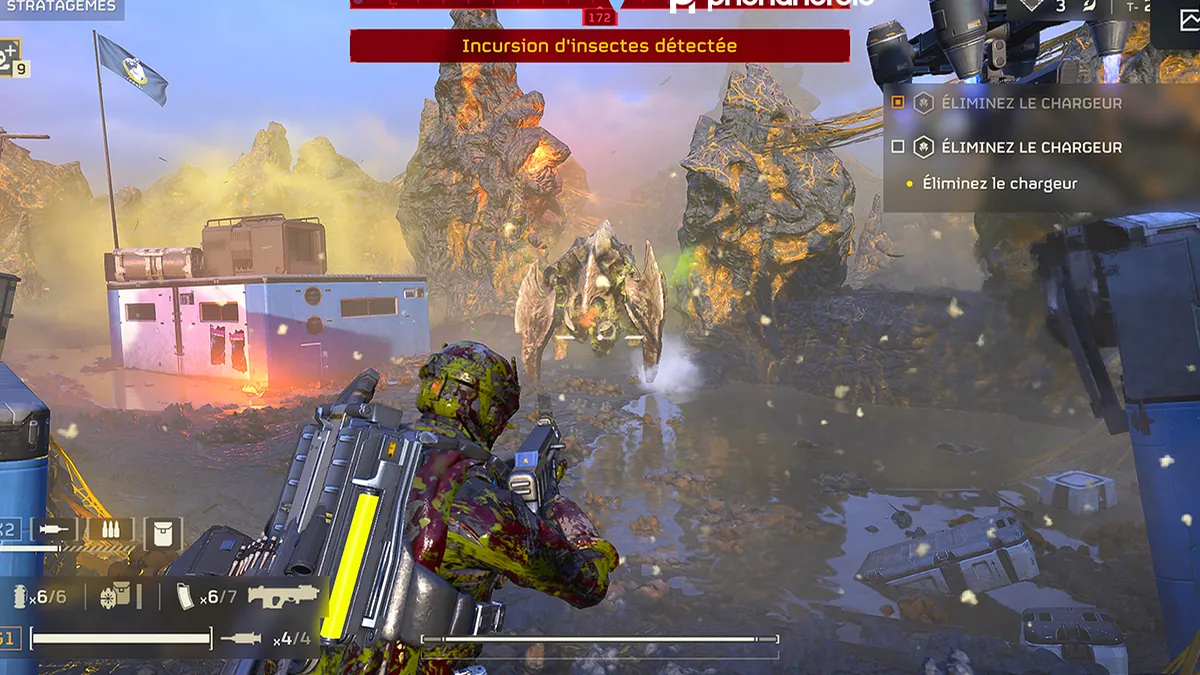
Task: Select the three-bullets ammo slot
Action: [x=110, y=531]
